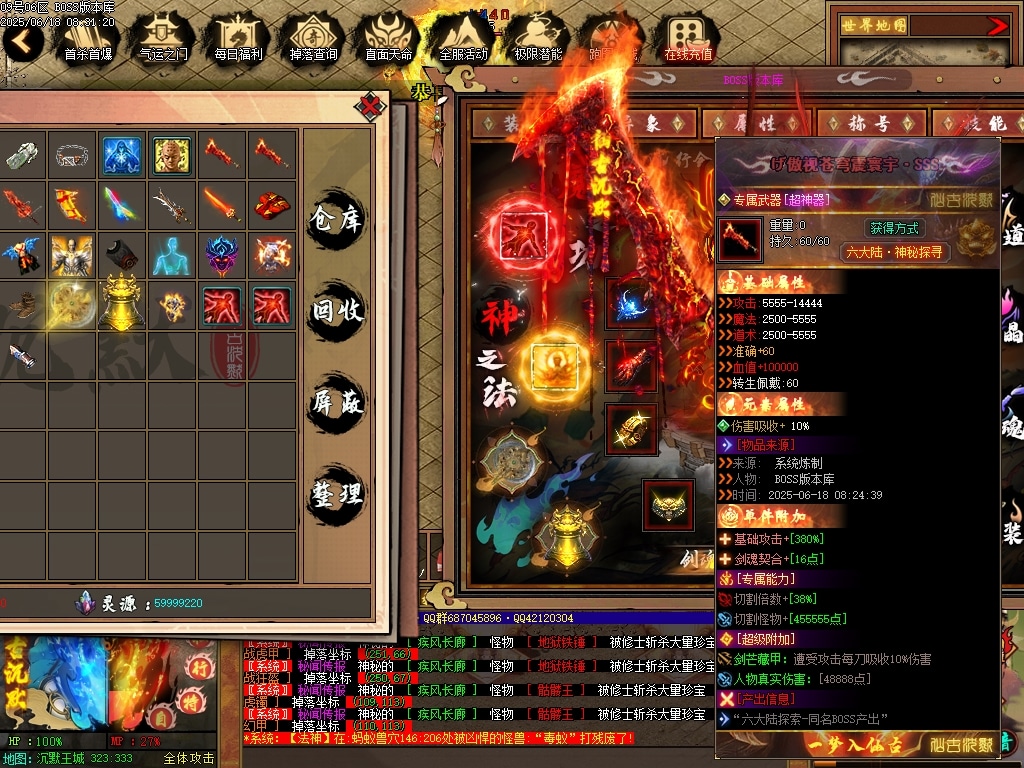Image resolution: width=1024 pixels, height=768 pixels.
Task: Select the golden bell item in bag
Action: [122, 301]
